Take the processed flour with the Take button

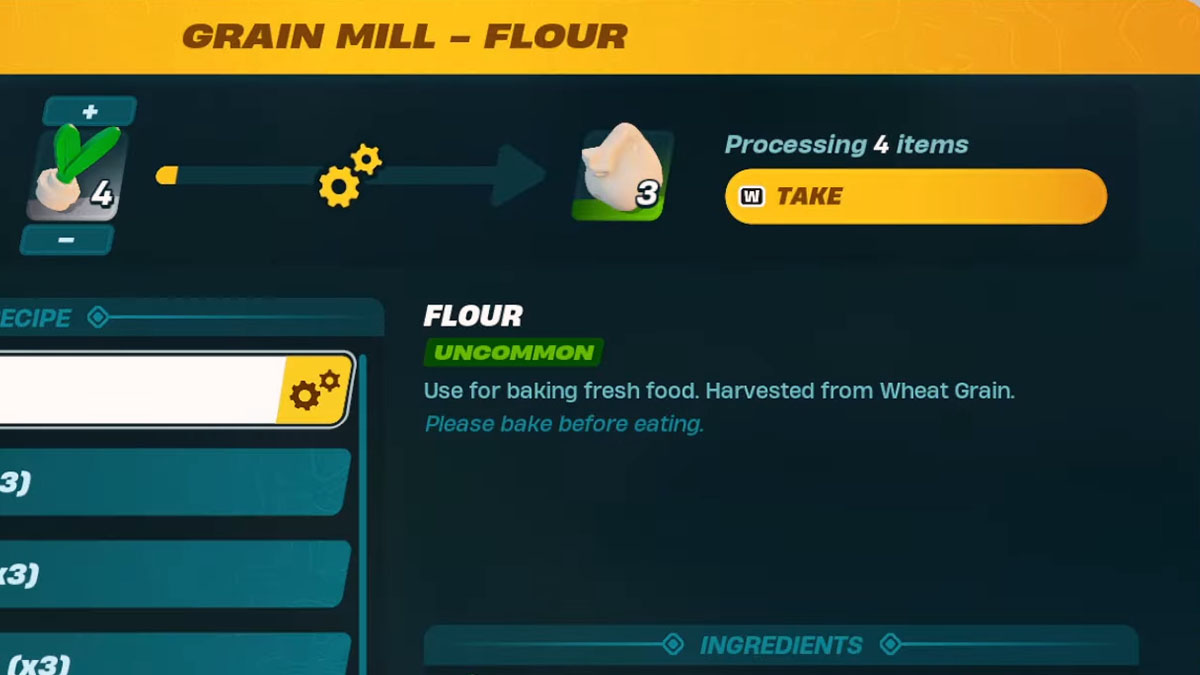pyautogui.click(x=915, y=196)
